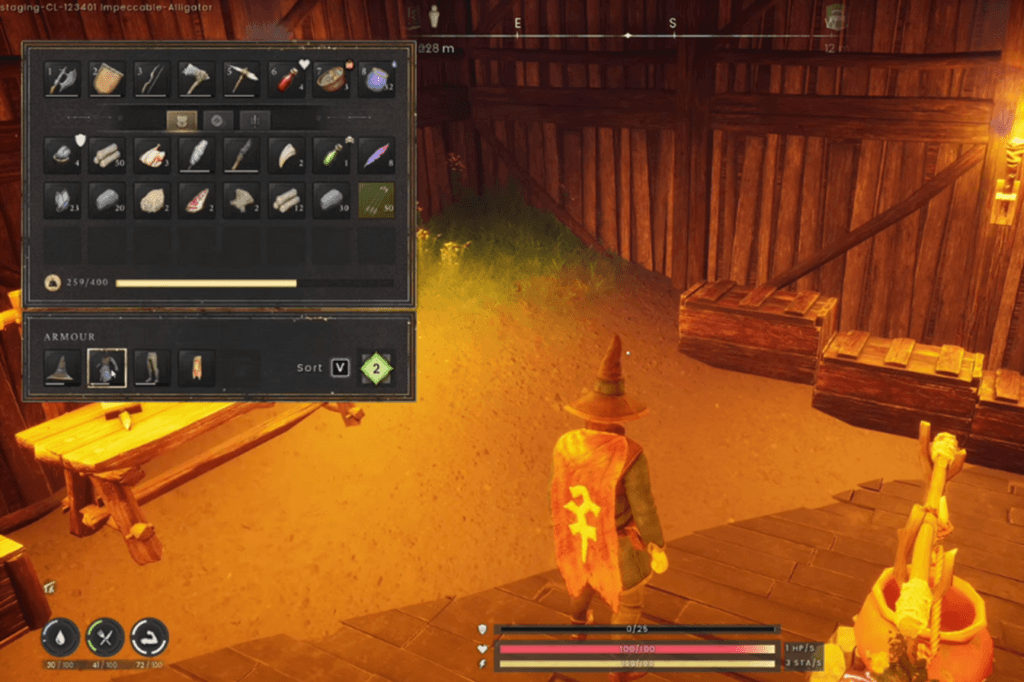Select the pickaxe in hotbar slot 5
Viewport: 1024px width, 682px height.
(x=241, y=79)
